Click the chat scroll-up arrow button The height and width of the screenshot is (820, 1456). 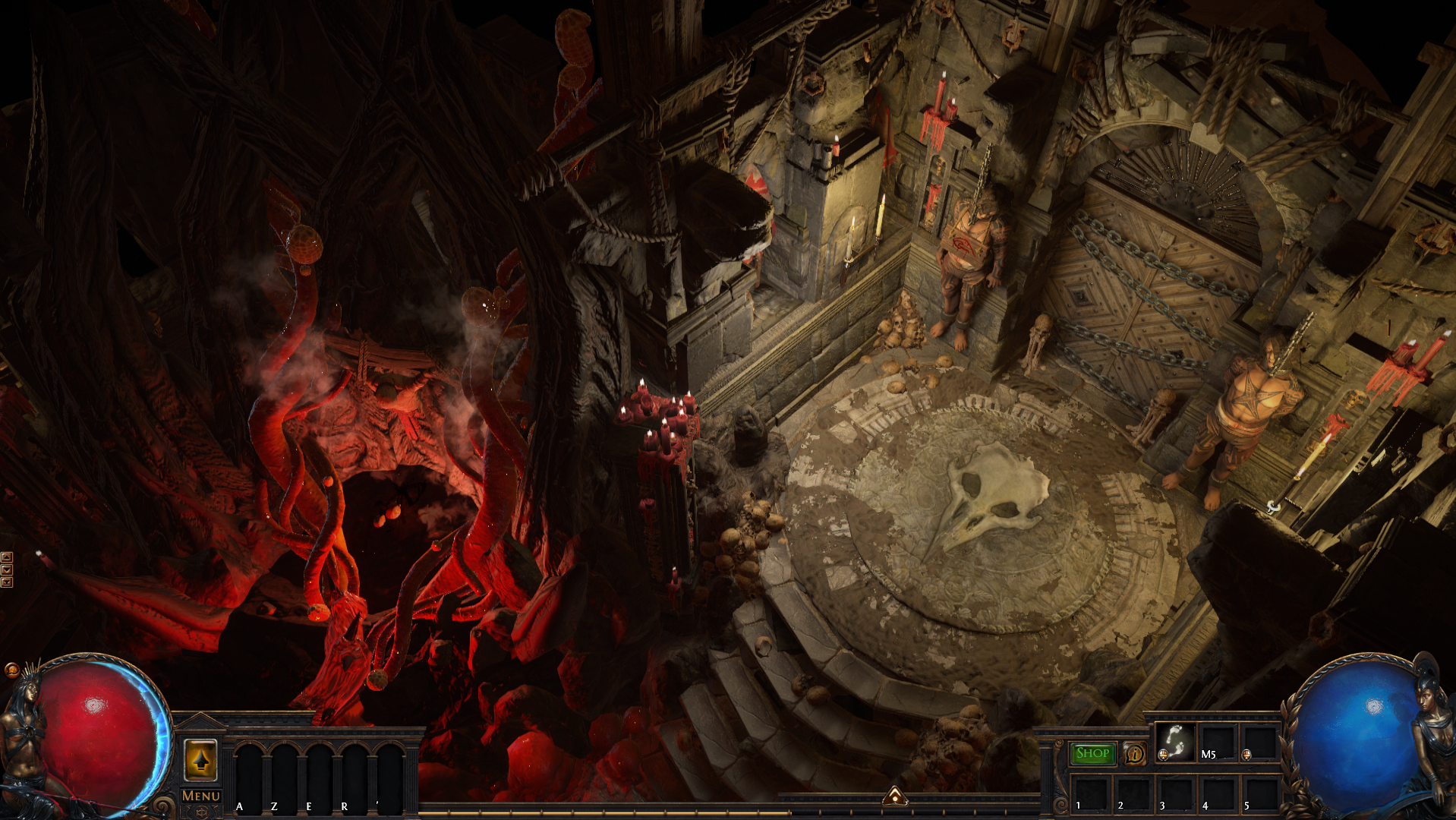pyautogui.click(x=7, y=557)
